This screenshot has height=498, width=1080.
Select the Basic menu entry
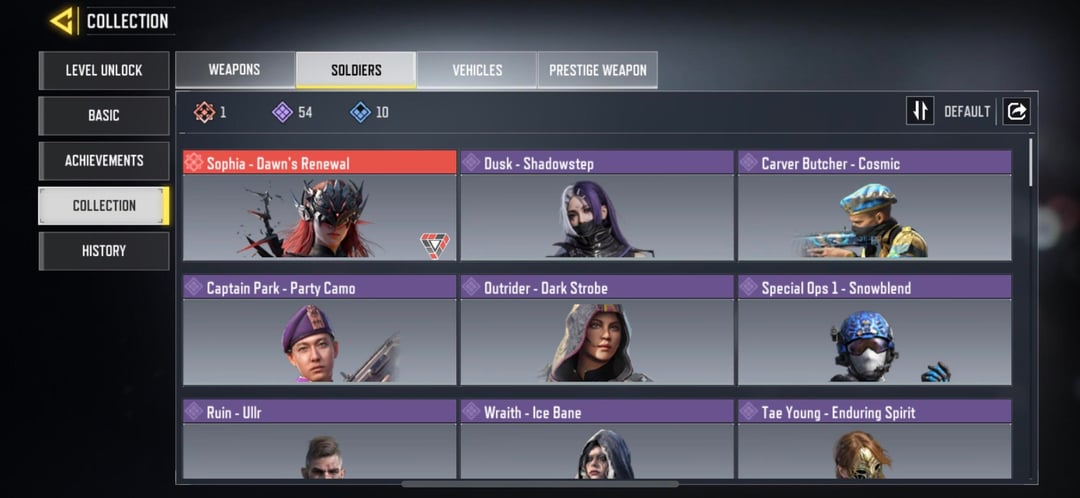point(104,115)
